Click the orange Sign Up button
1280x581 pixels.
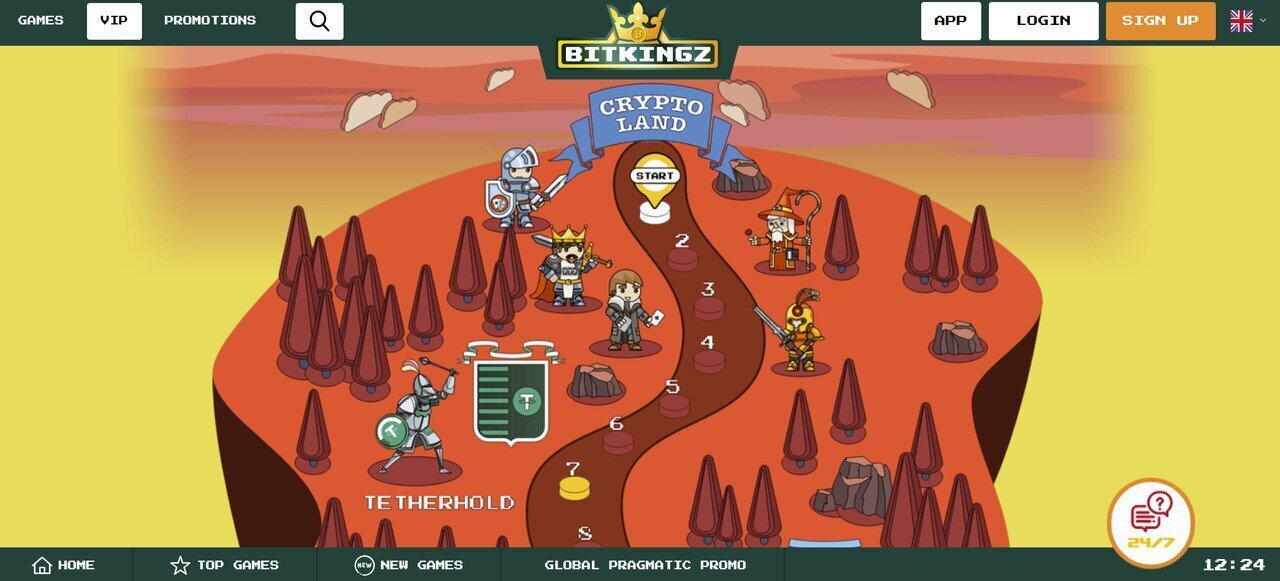[x=1160, y=21]
